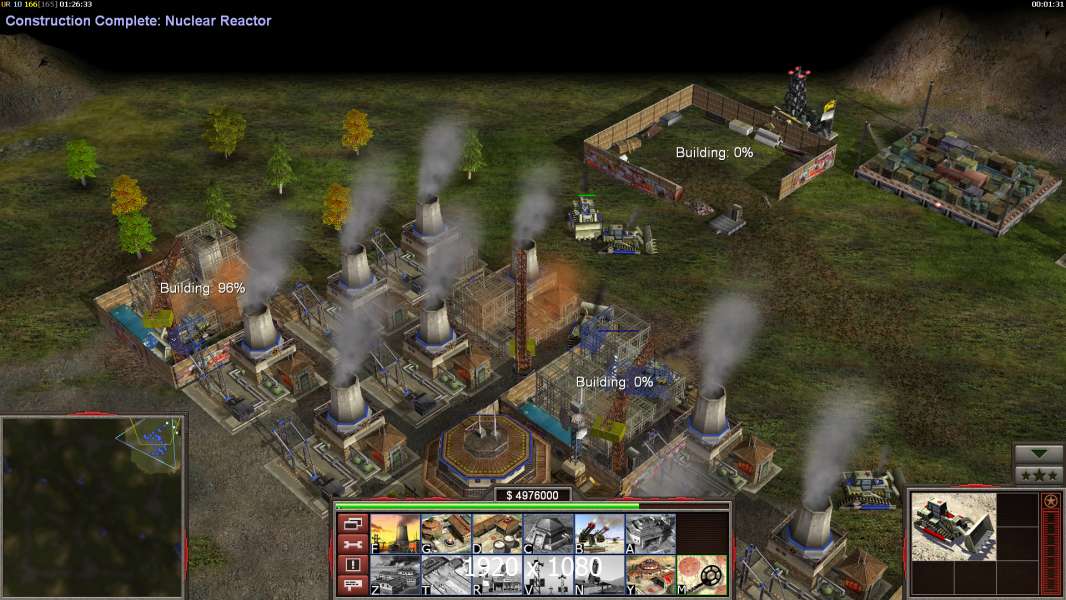Click the greyed-out build icon labeled N
The height and width of the screenshot is (600, 1066).
click(x=599, y=575)
